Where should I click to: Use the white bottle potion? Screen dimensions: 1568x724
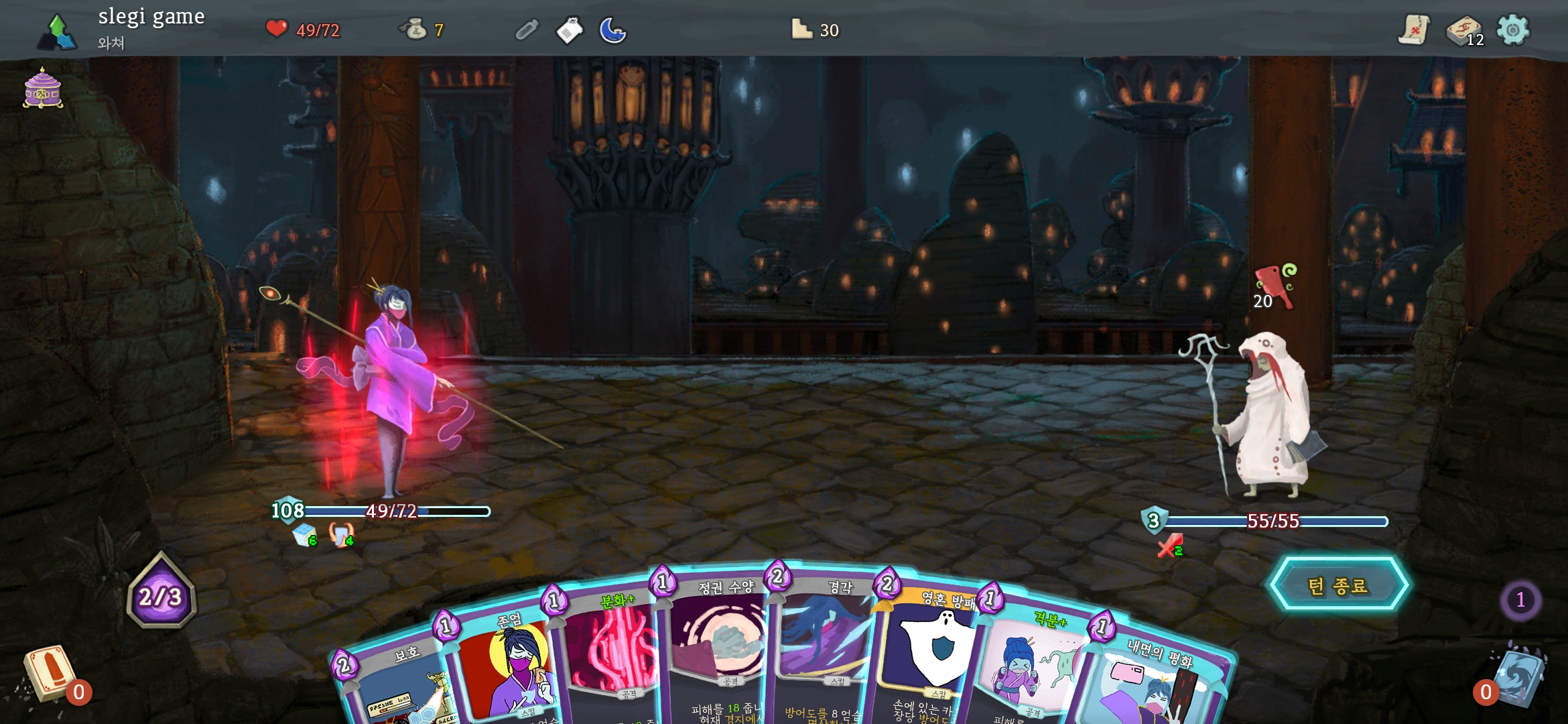point(570,30)
